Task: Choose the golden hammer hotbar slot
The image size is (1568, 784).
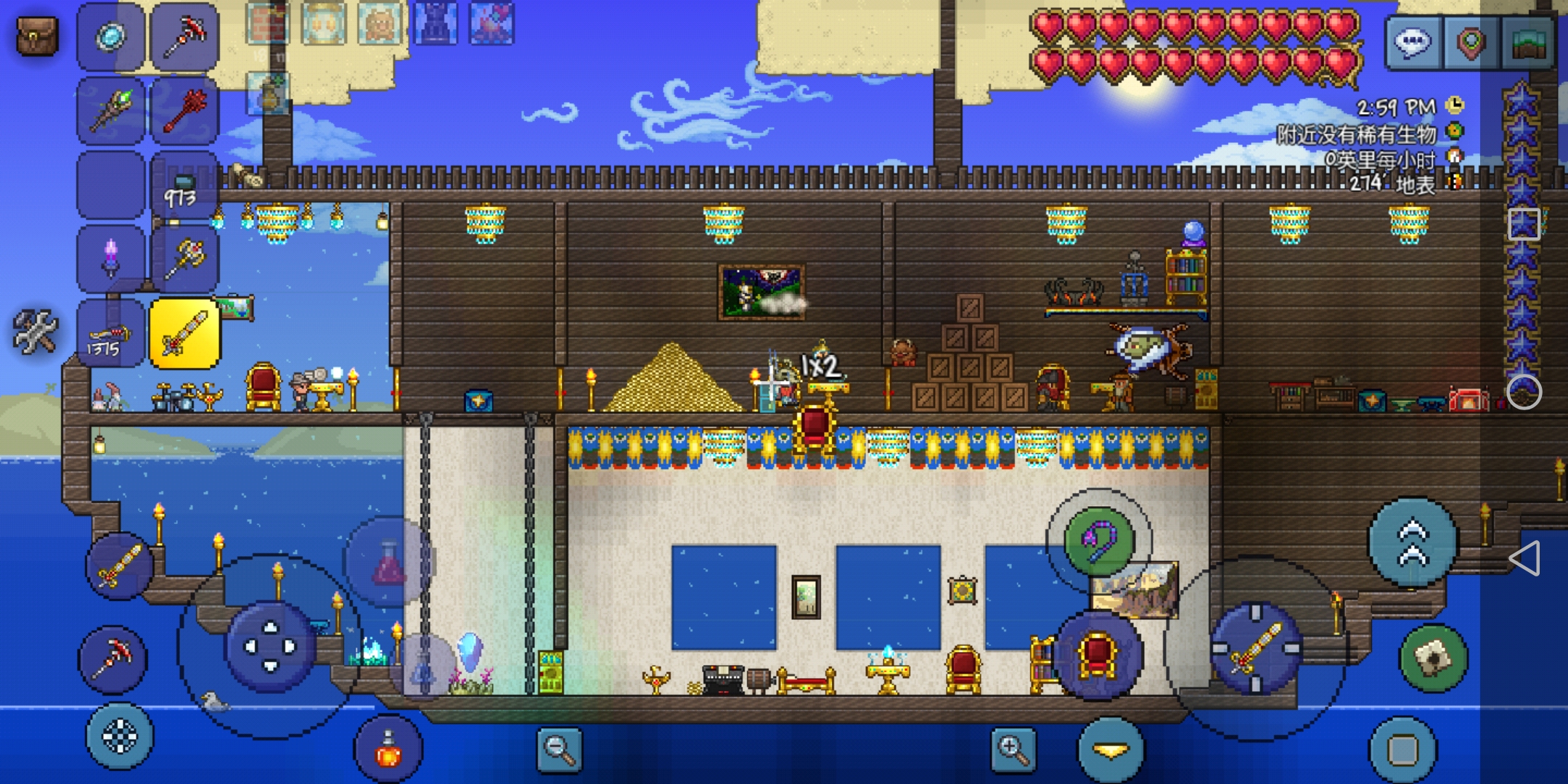Action: [x=184, y=258]
